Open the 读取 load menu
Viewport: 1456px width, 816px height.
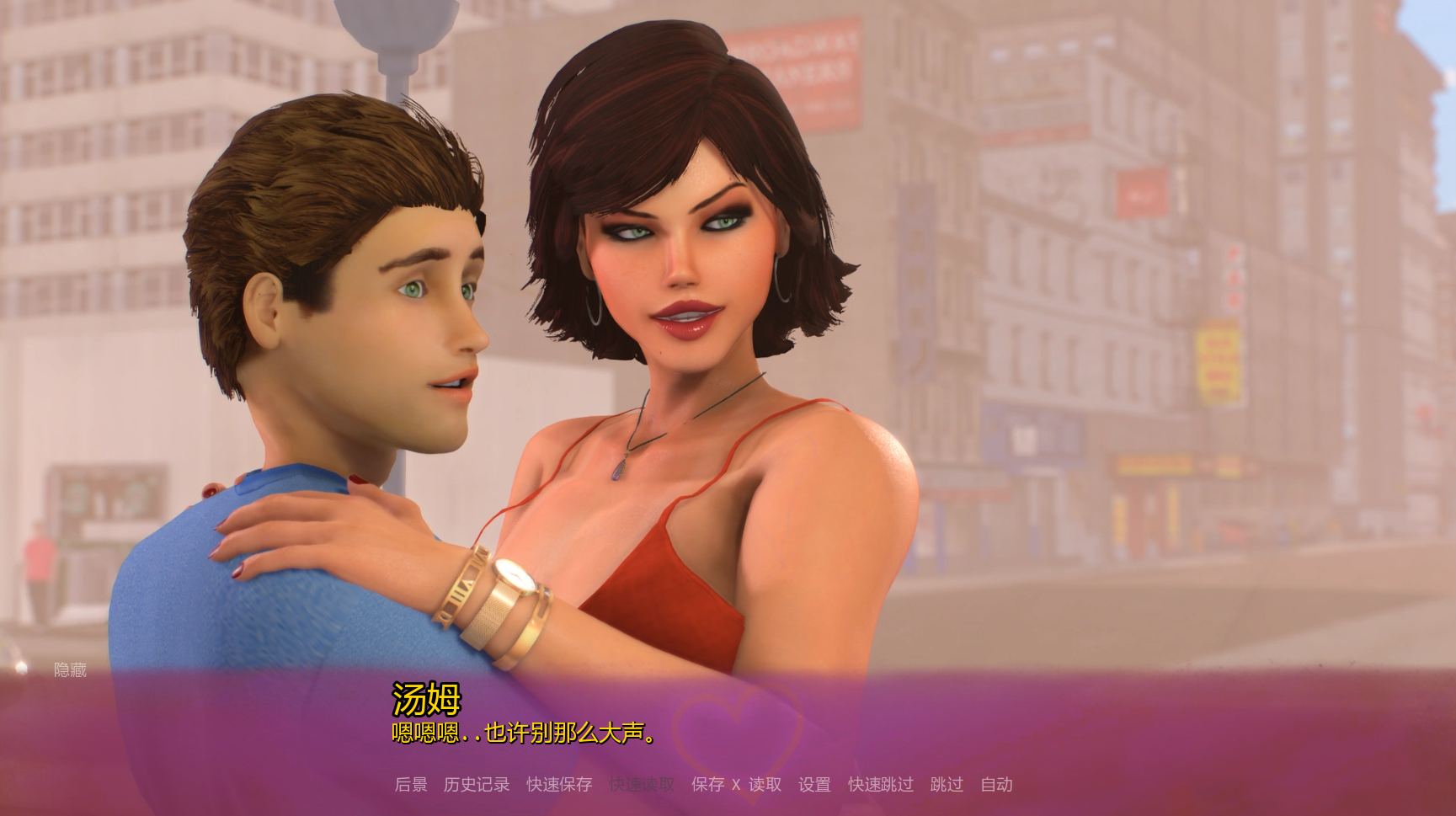point(765,785)
